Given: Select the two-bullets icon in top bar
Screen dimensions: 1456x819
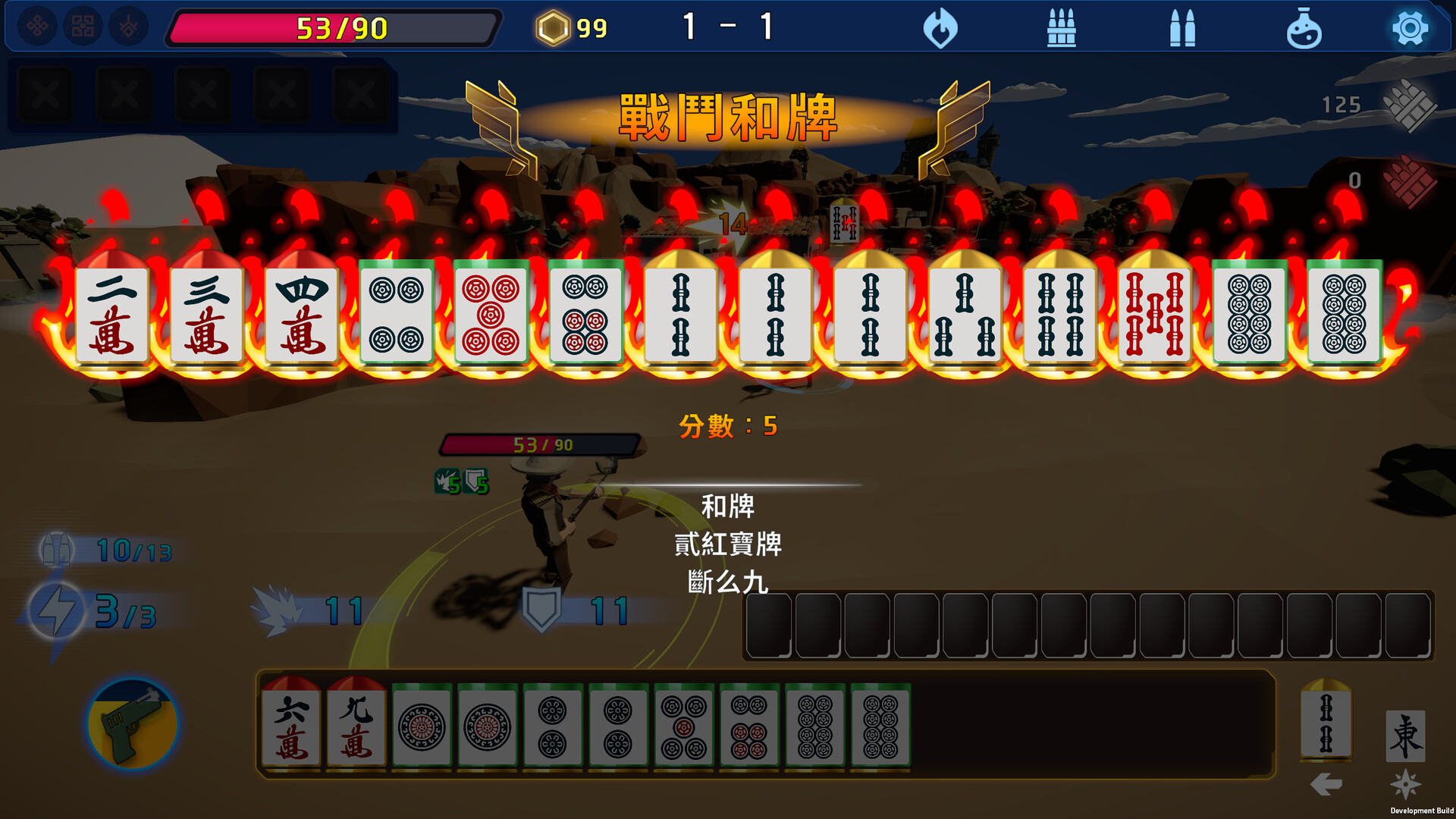Looking at the screenshot, I should coord(1182,29).
